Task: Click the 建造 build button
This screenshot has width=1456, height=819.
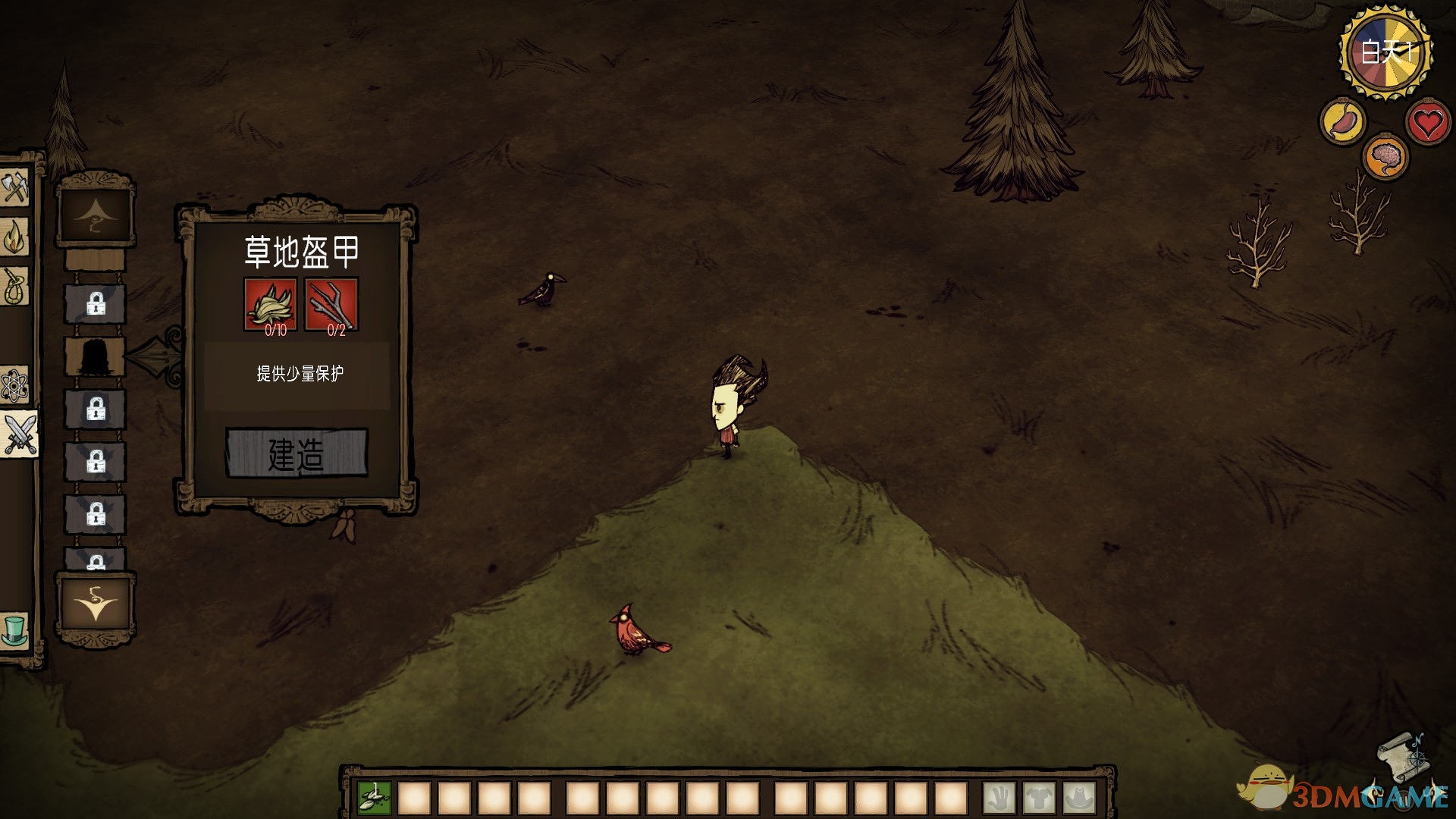Action: click(297, 453)
